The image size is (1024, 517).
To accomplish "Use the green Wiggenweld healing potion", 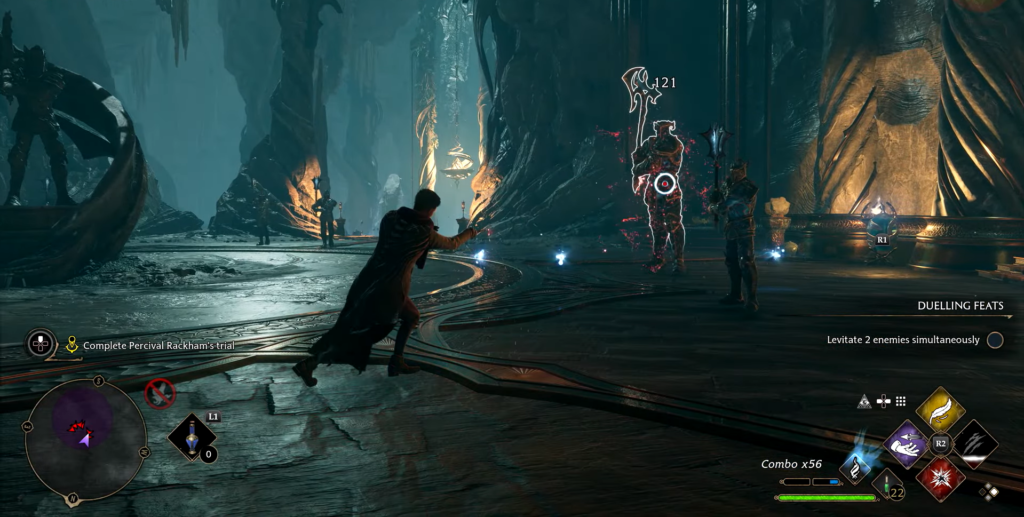I will coord(886,485).
